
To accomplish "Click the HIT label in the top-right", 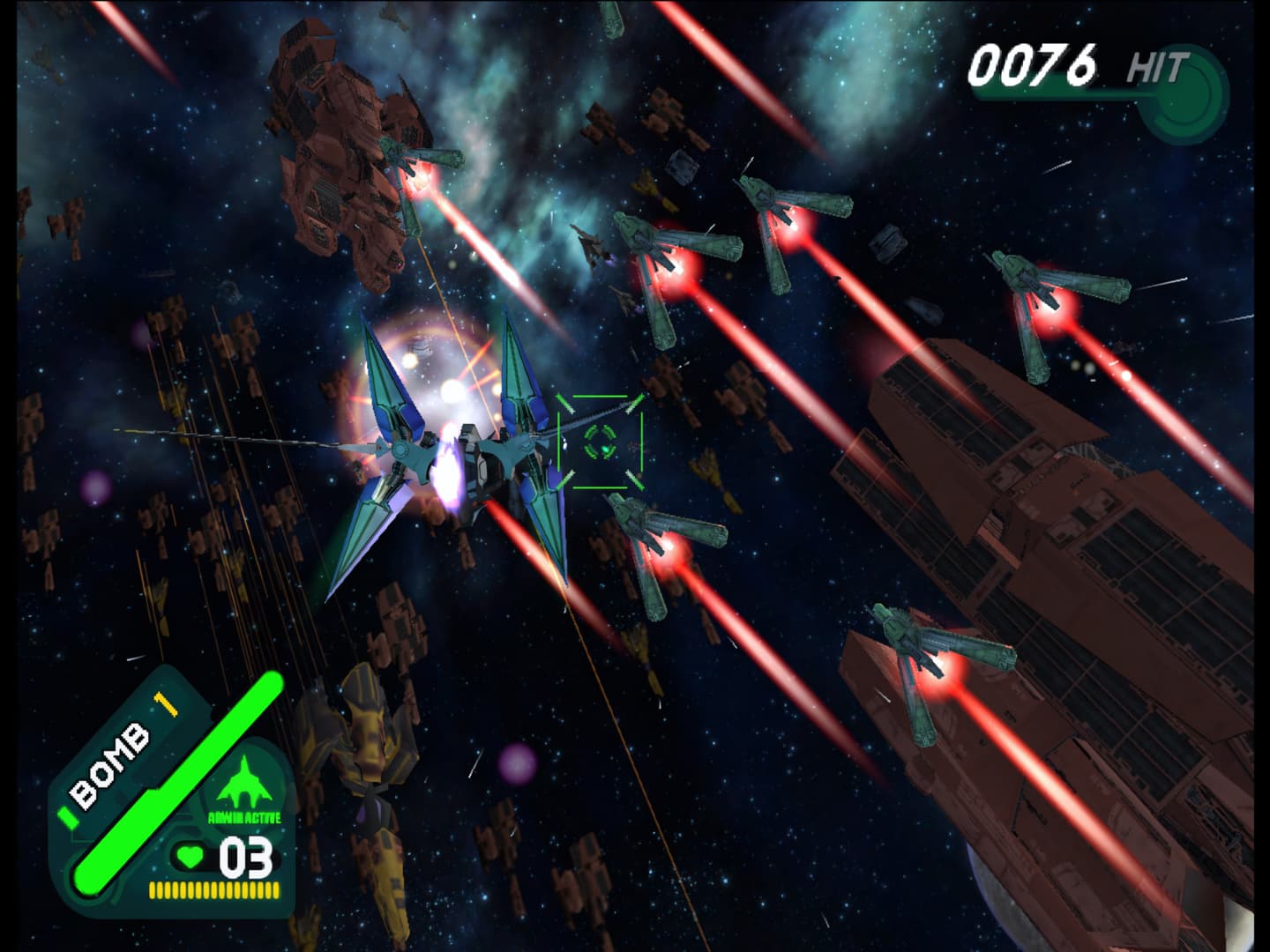I will click(x=1160, y=63).
